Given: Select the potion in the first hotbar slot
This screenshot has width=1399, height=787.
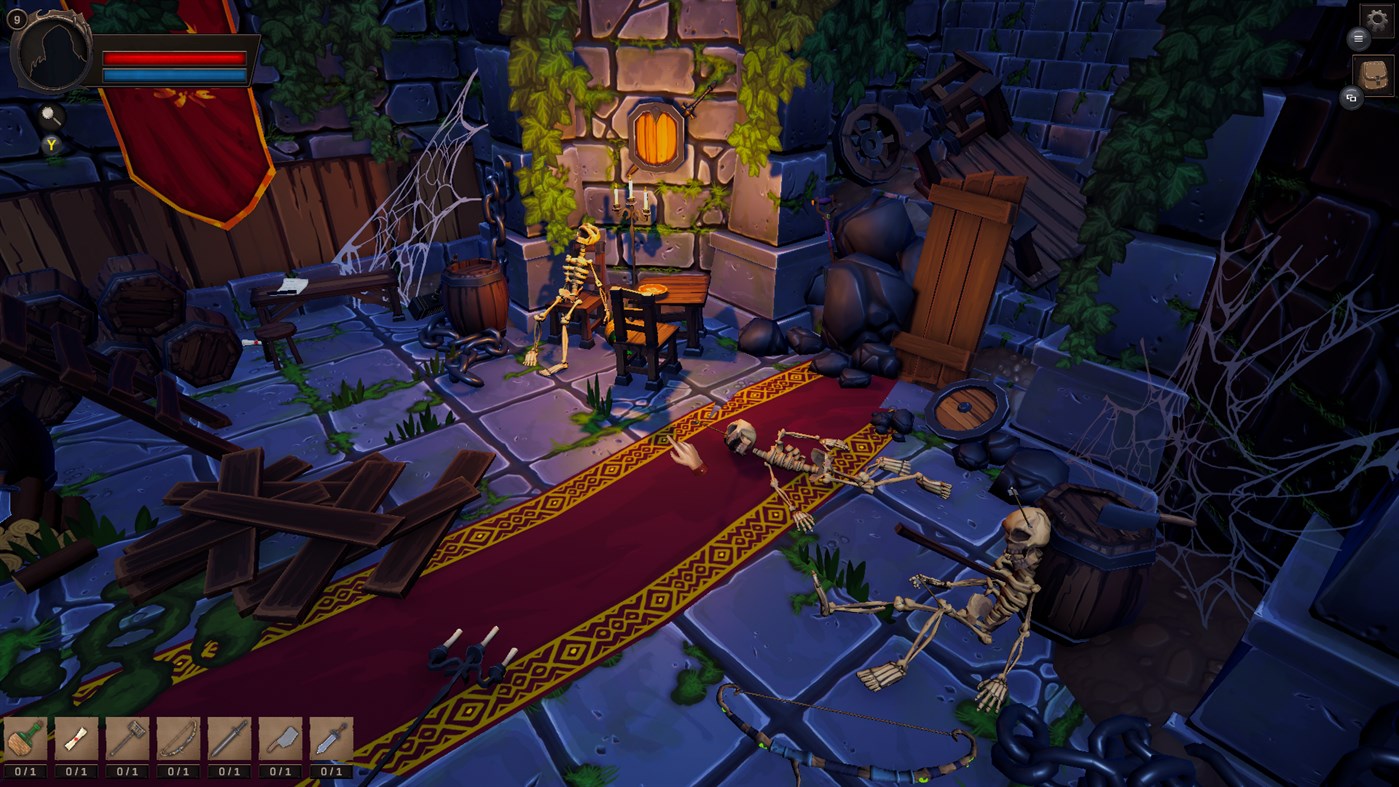Looking at the screenshot, I should coord(25,740).
